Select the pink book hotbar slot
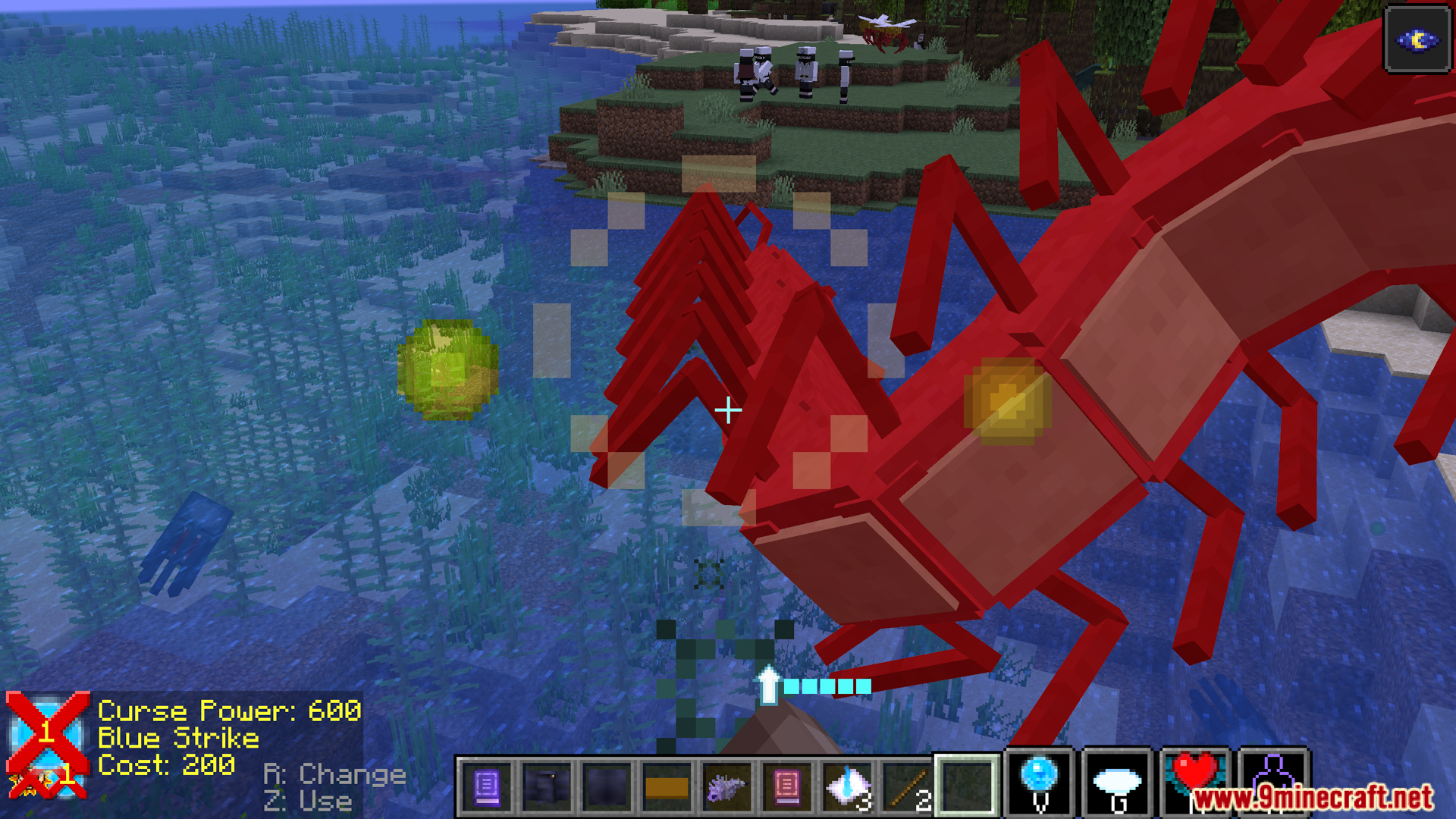Screen dimensions: 1456x819 pos(787,786)
